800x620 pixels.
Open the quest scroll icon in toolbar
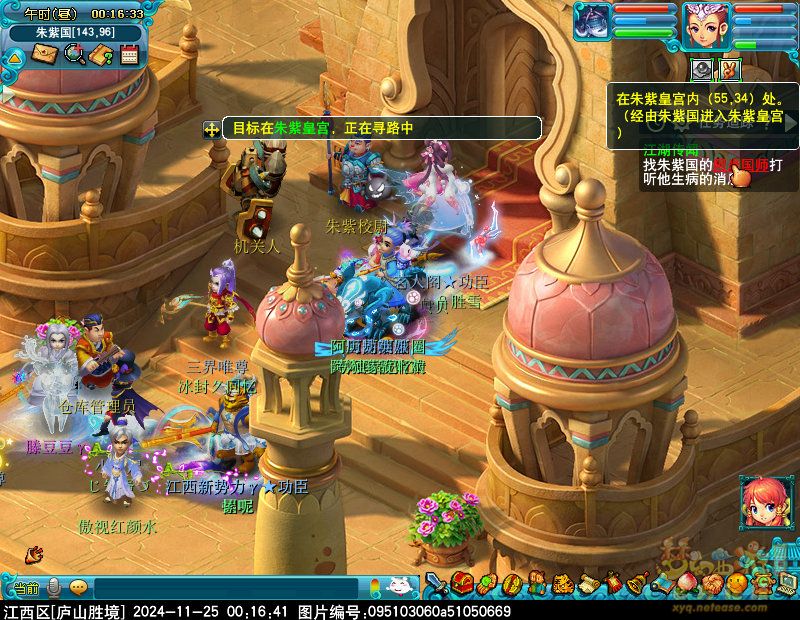(x=587, y=582)
